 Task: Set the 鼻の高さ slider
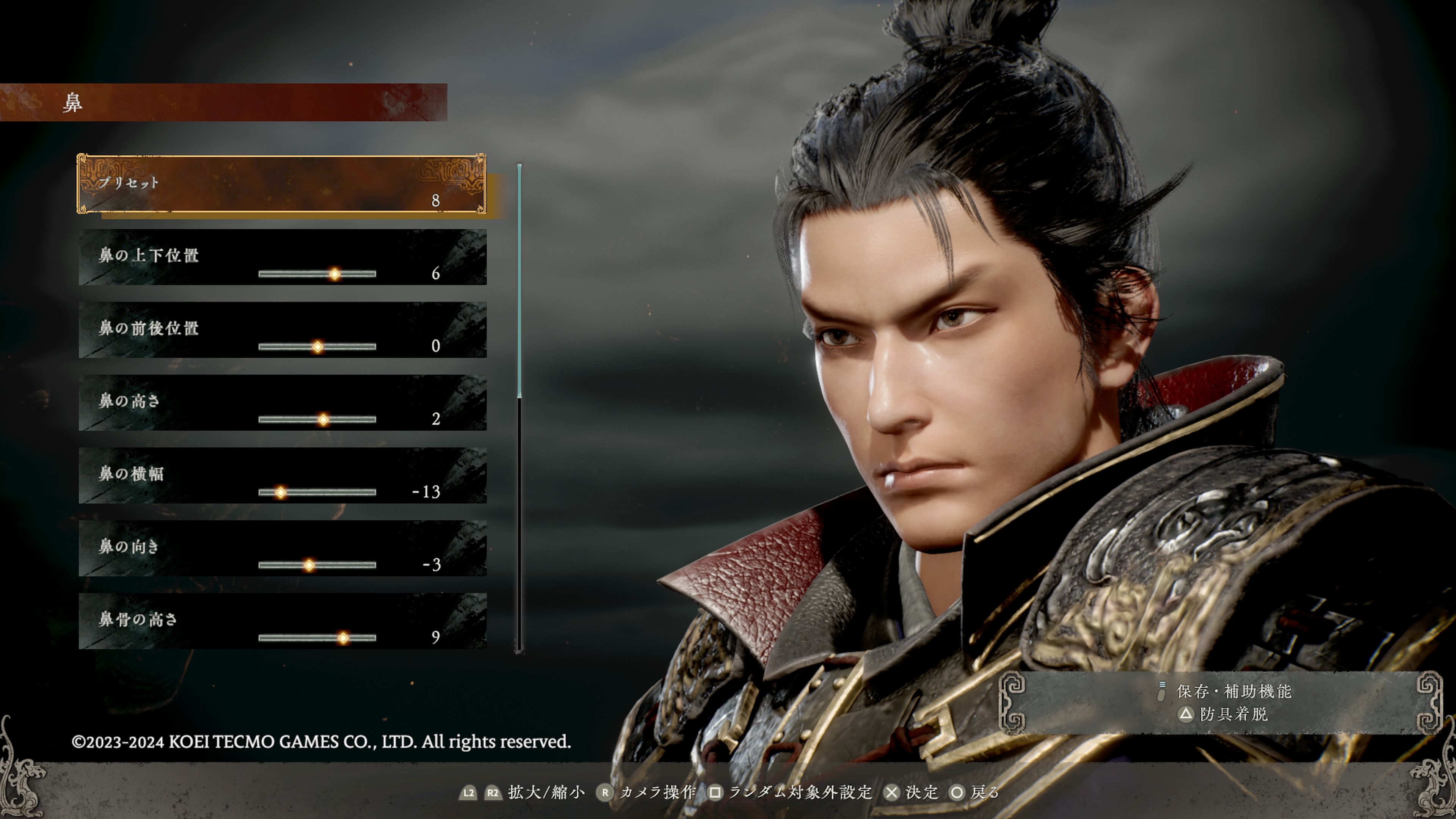tap(317, 419)
